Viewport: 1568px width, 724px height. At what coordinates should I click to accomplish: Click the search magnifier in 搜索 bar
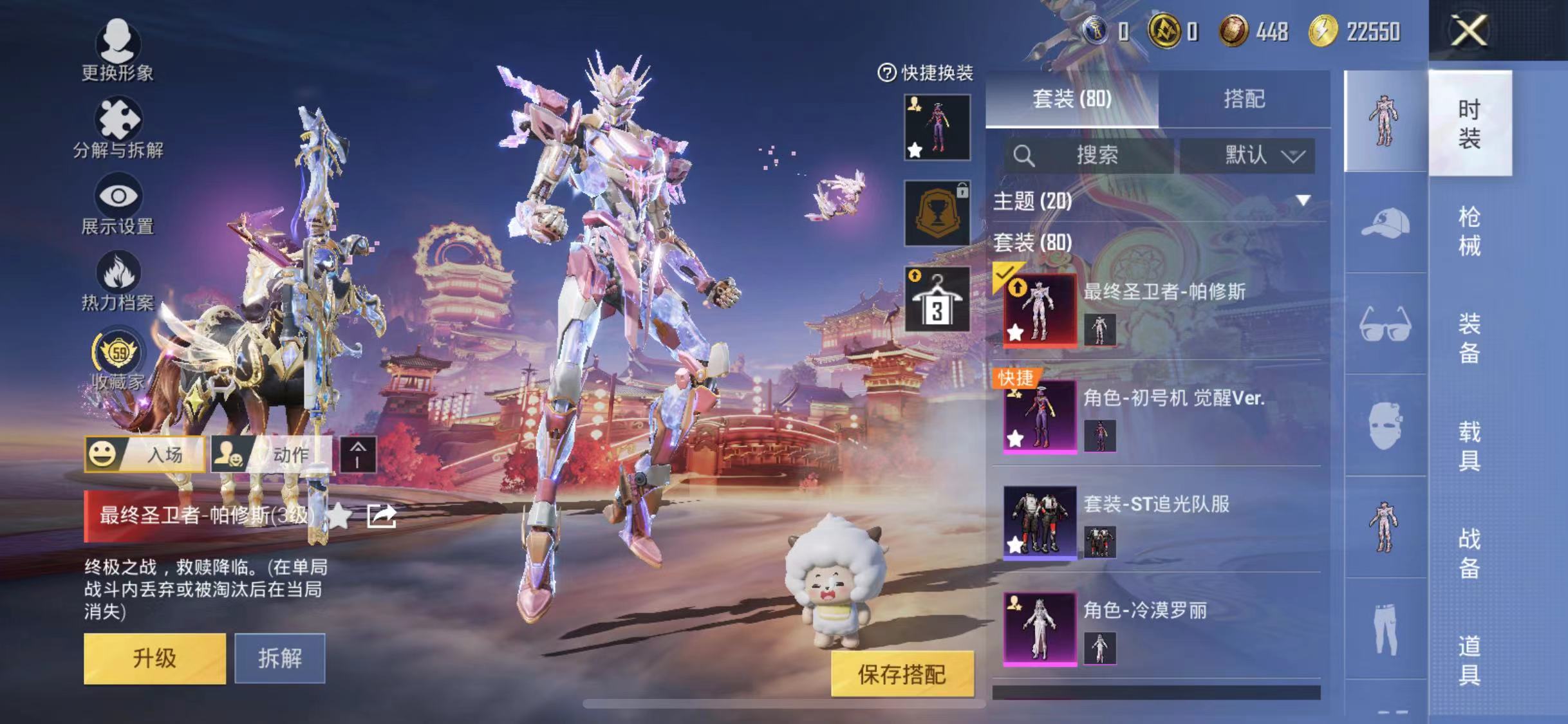coord(1023,154)
